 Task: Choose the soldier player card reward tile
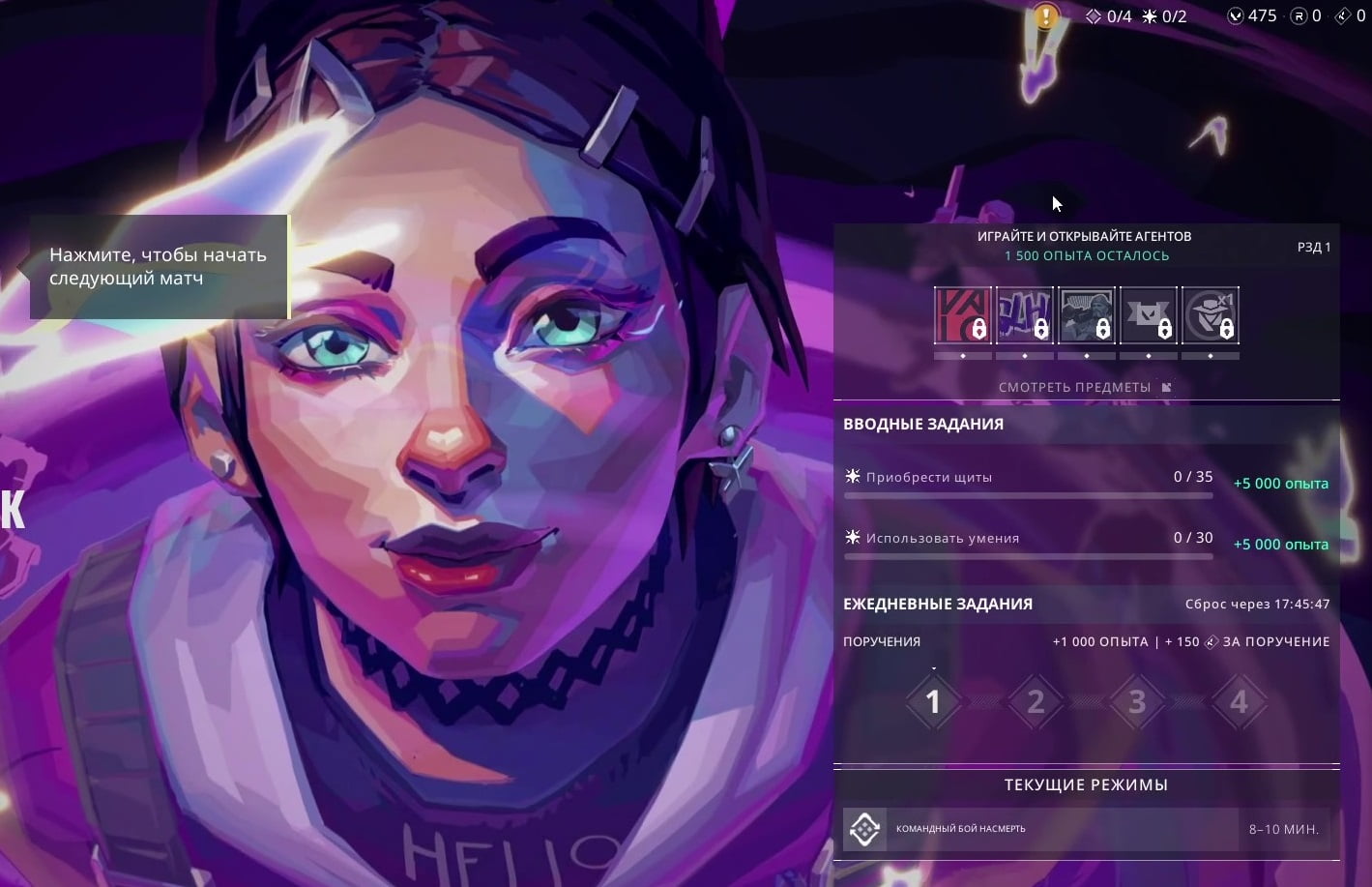coord(1086,315)
